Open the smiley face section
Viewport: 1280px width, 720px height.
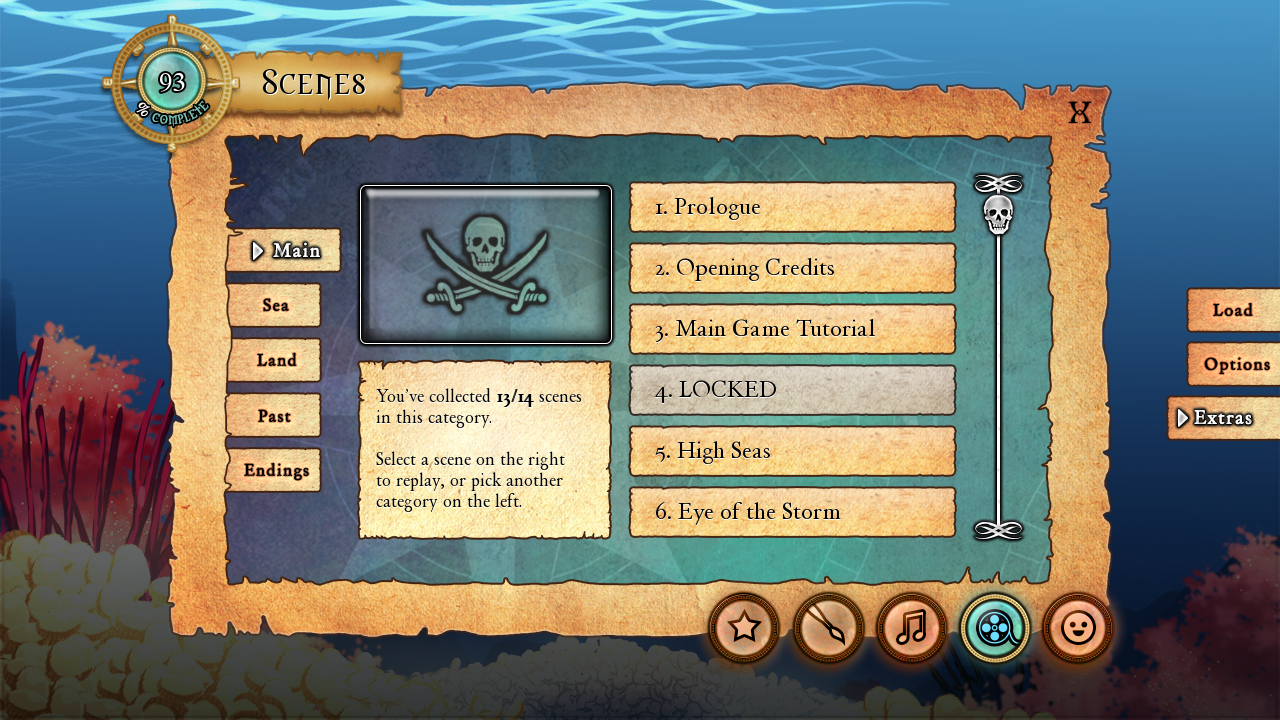tap(1077, 628)
